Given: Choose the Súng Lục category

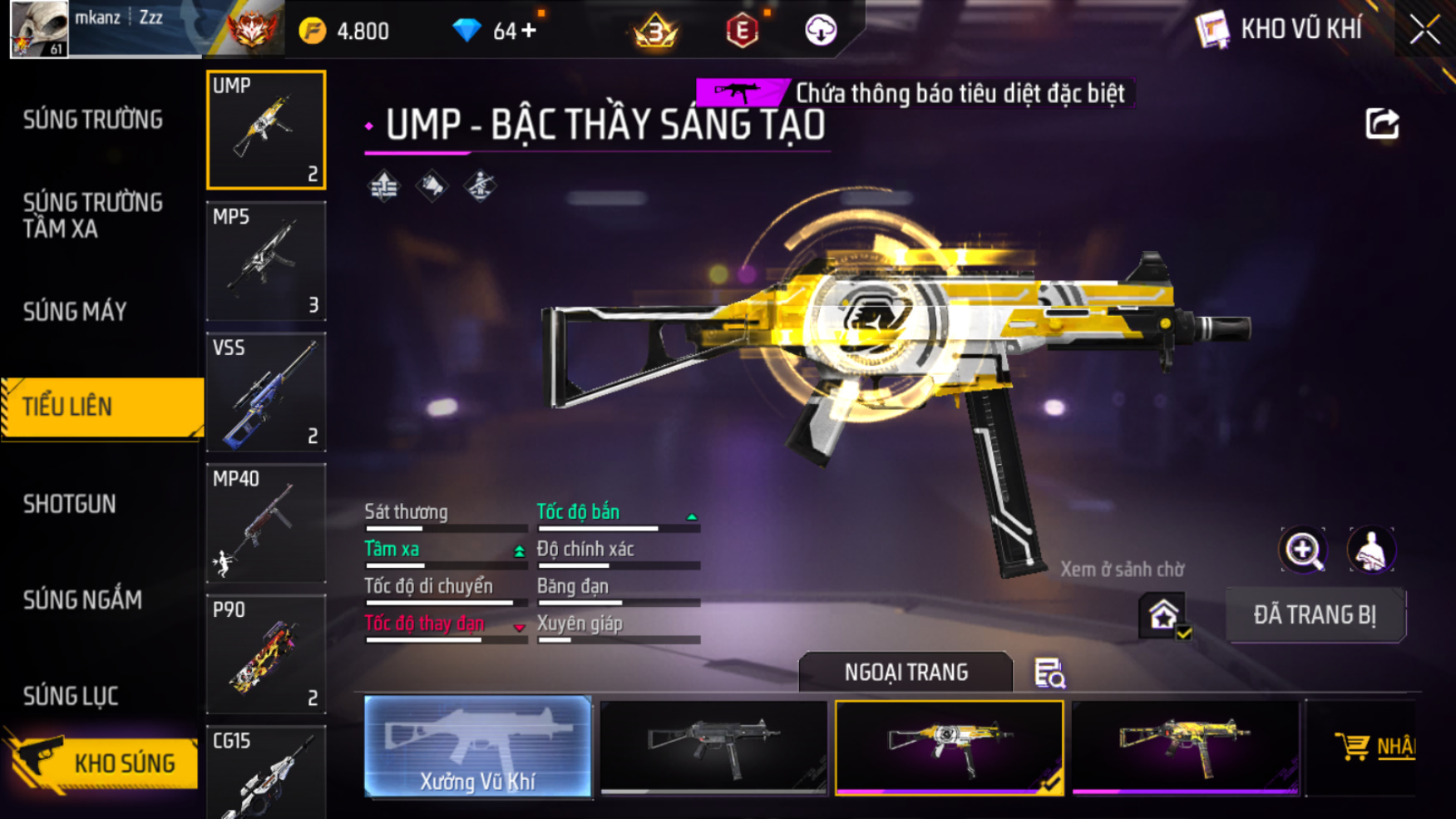Looking at the screenshot, I should 71,696.
